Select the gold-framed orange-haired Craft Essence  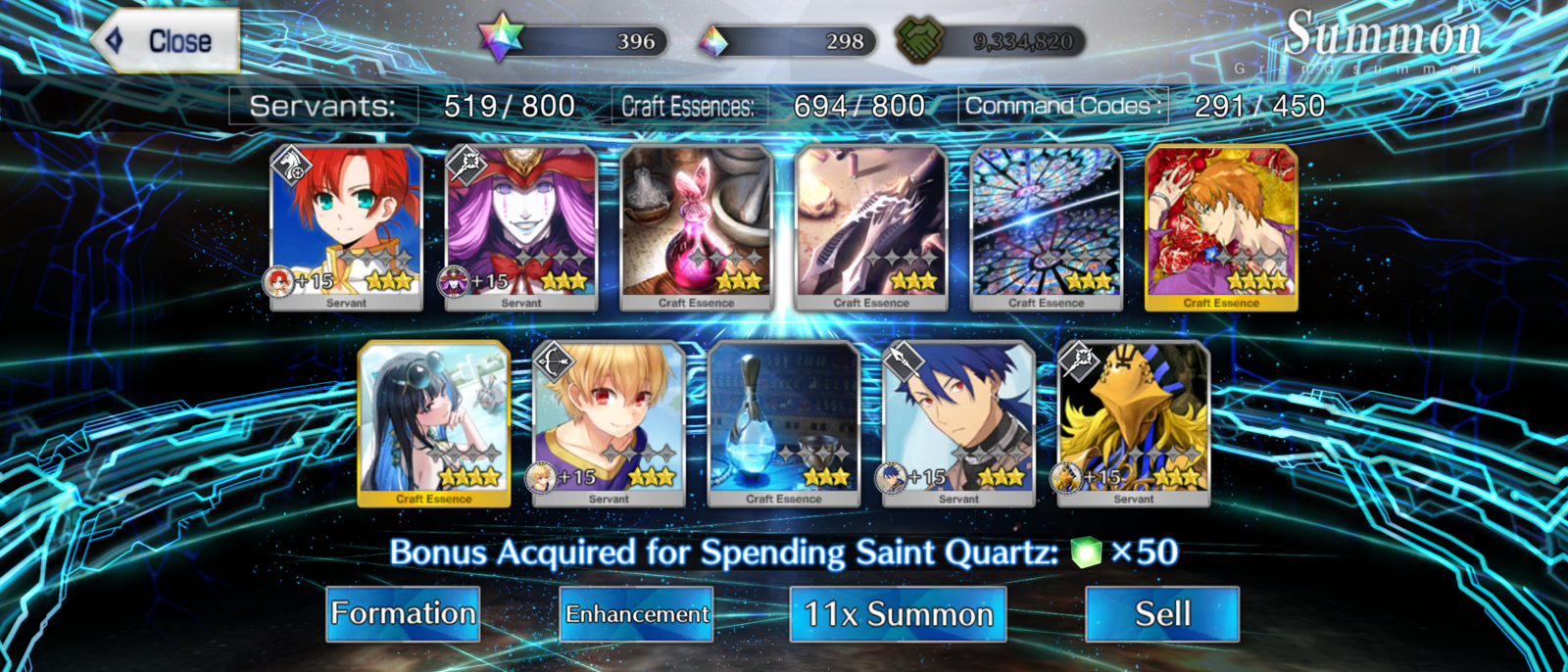point(1221,227)
